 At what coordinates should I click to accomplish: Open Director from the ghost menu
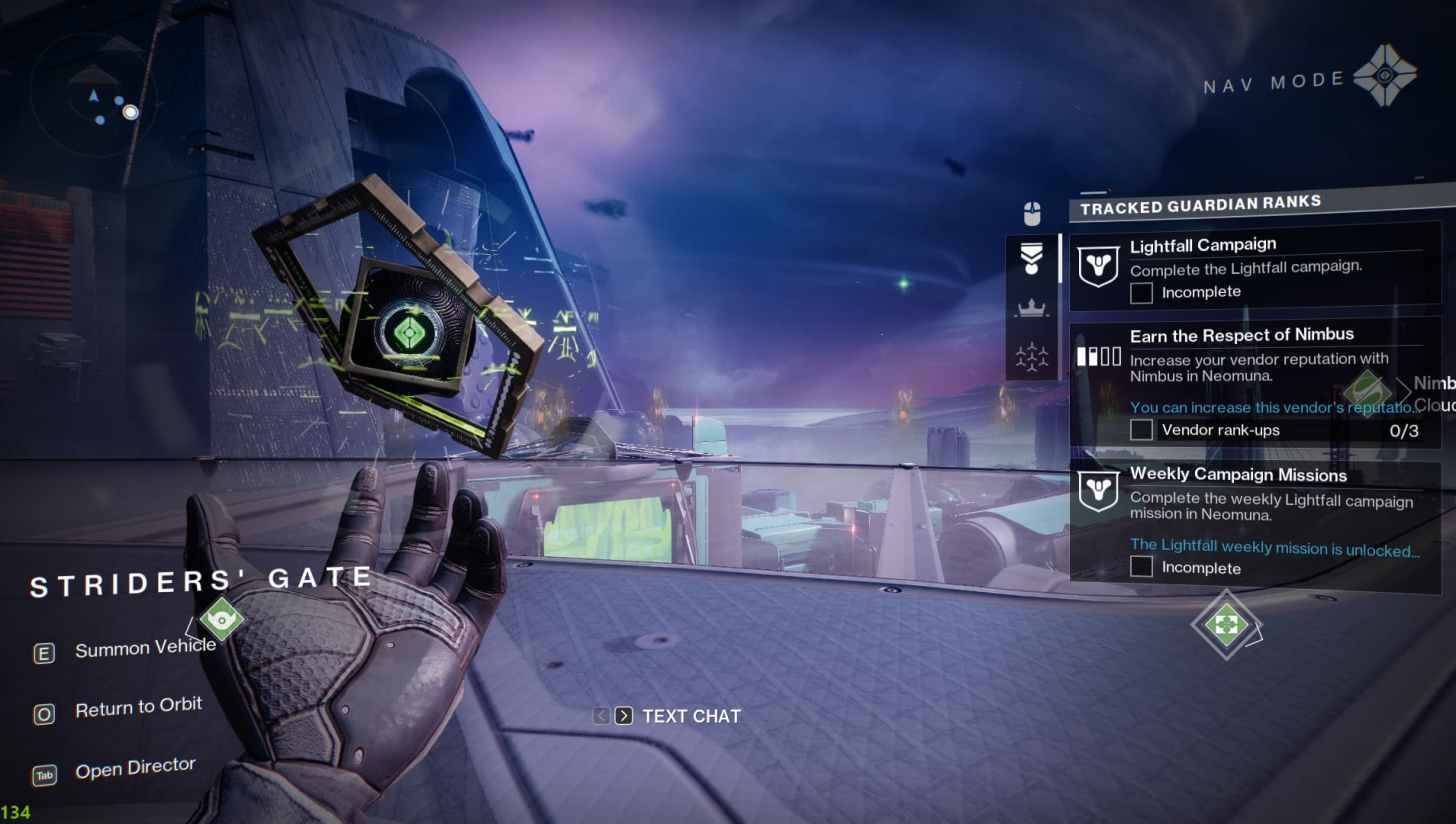[135, 768]
